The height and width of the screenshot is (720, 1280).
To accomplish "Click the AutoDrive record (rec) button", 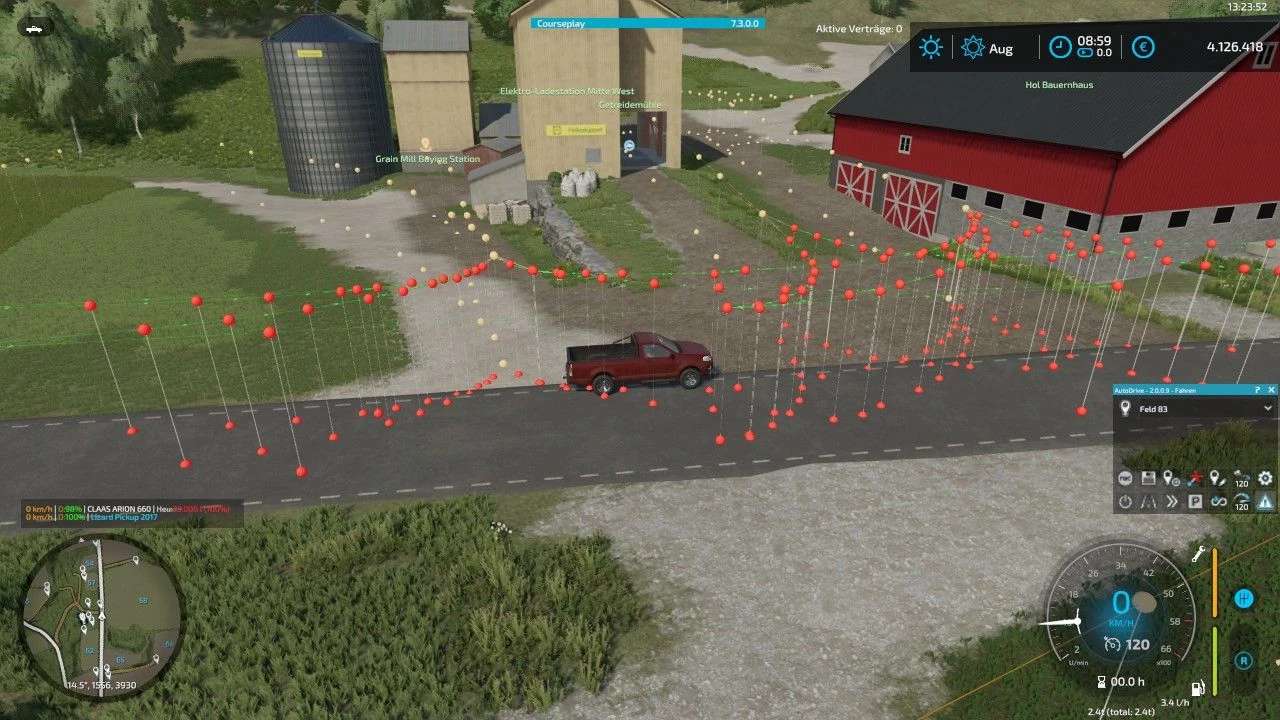I will [1125, 479].
